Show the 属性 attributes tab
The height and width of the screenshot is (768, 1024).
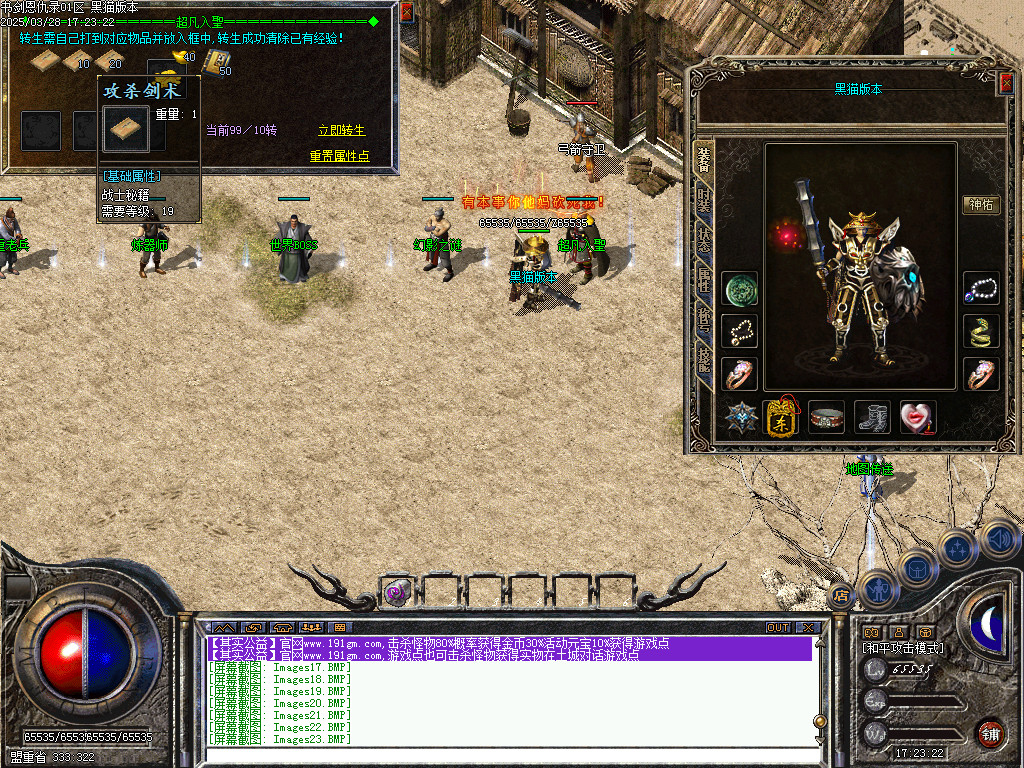[x=704, y=282]
